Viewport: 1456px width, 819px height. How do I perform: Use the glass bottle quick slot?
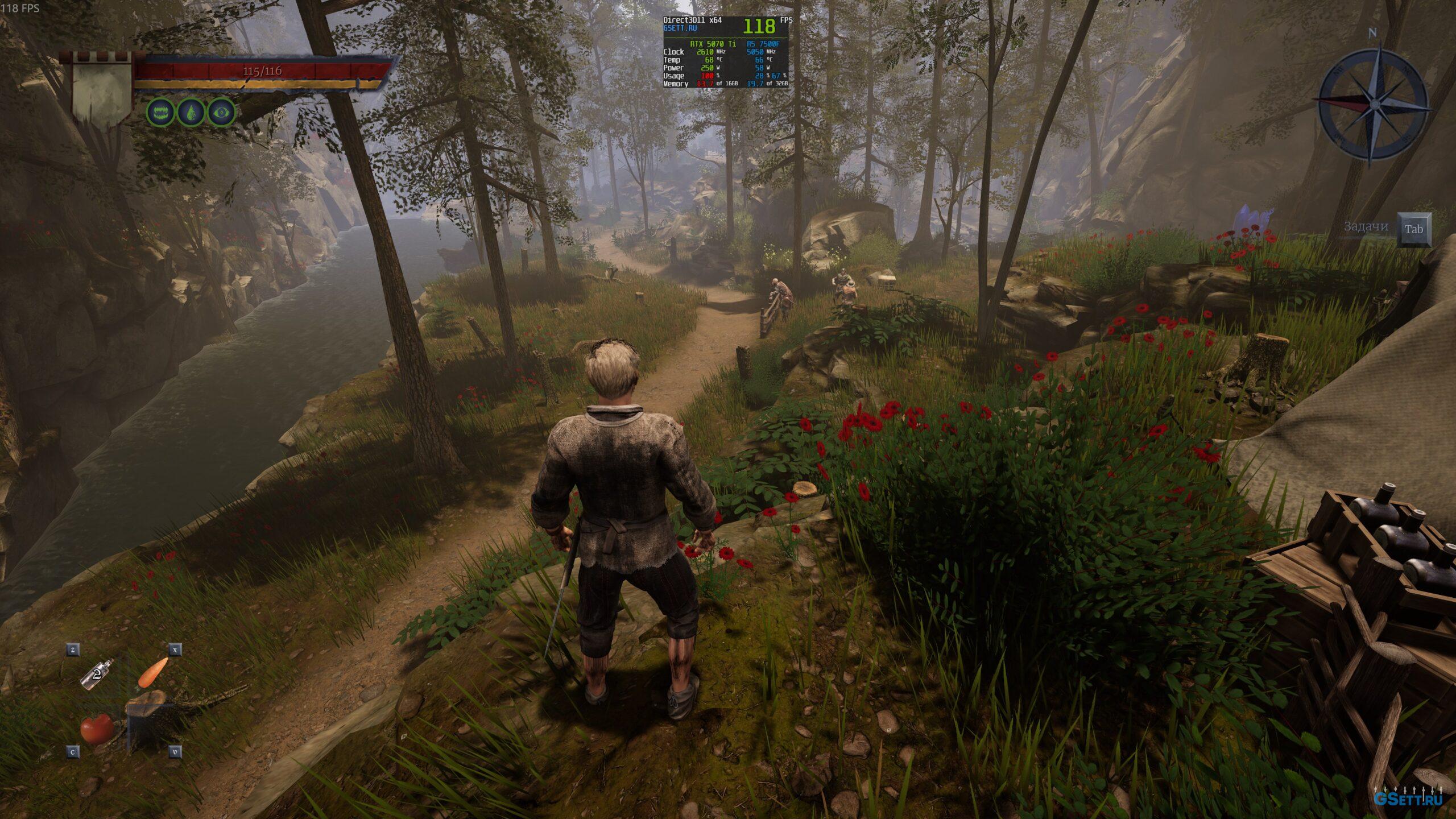pos(97,675)
